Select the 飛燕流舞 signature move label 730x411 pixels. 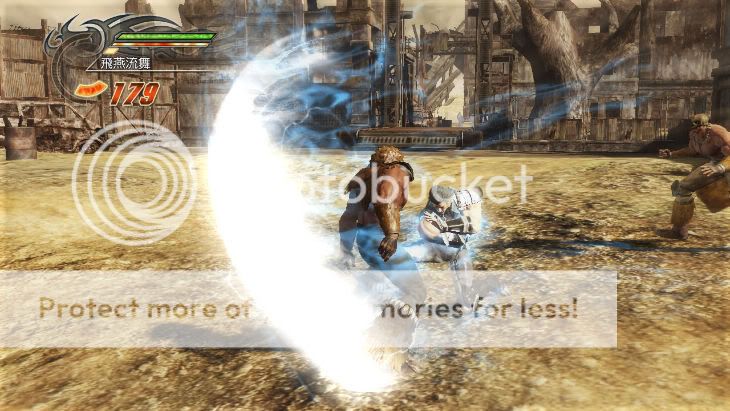click(x=126, y=64)
